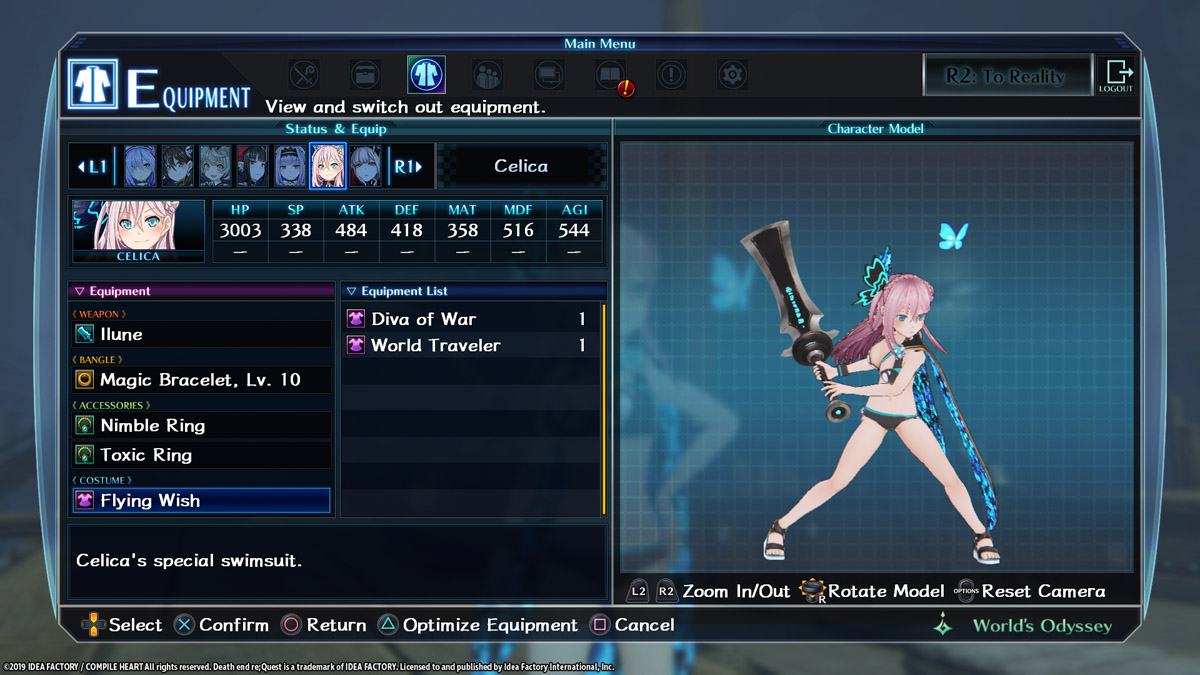Screen dimensions: 1200x675
Task: Click the Flying Wish costume slot
Action: click(200, 501)
